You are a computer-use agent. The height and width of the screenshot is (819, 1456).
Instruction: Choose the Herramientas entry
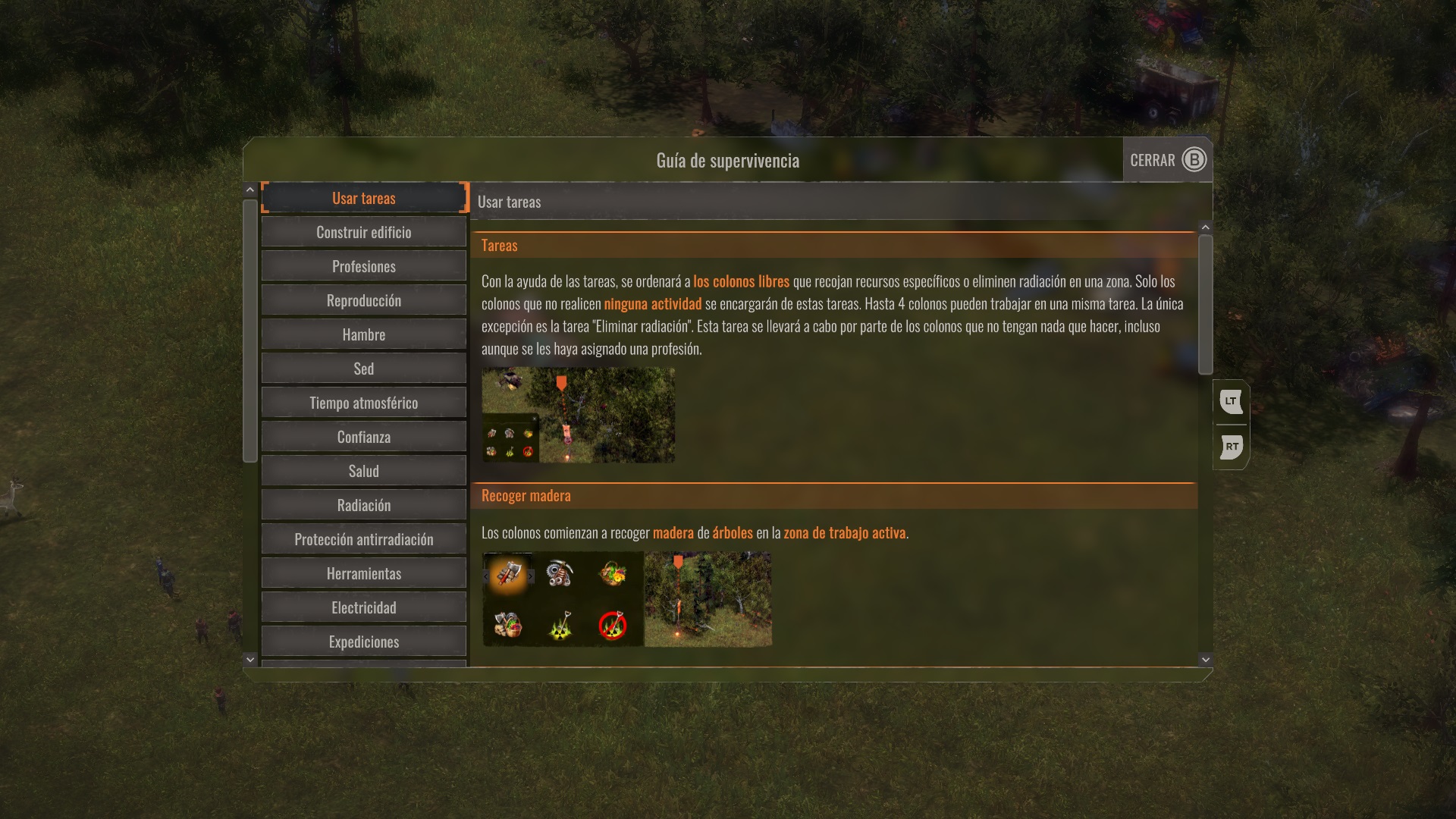364,573
